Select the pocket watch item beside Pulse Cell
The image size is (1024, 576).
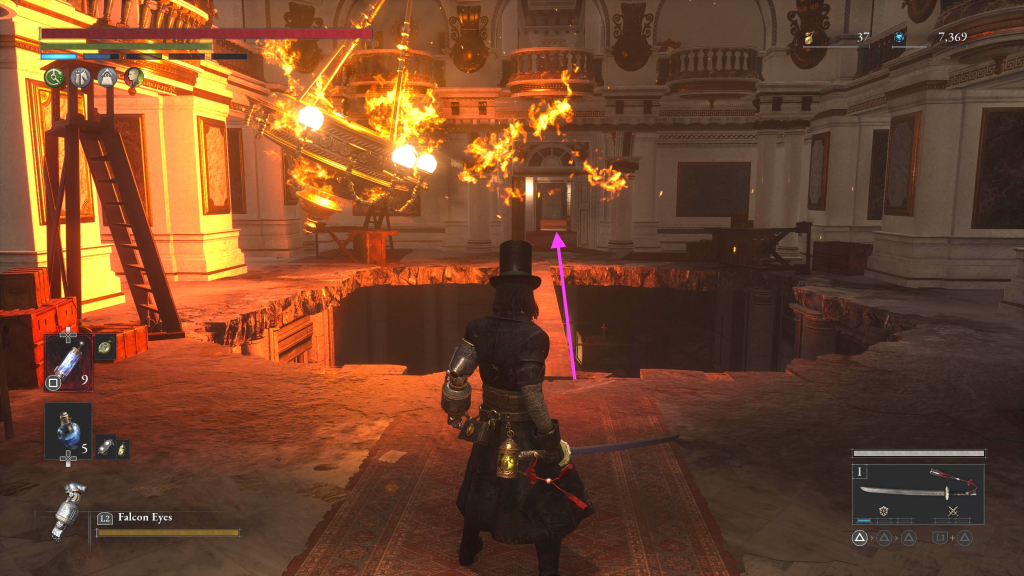click(105, 347)
